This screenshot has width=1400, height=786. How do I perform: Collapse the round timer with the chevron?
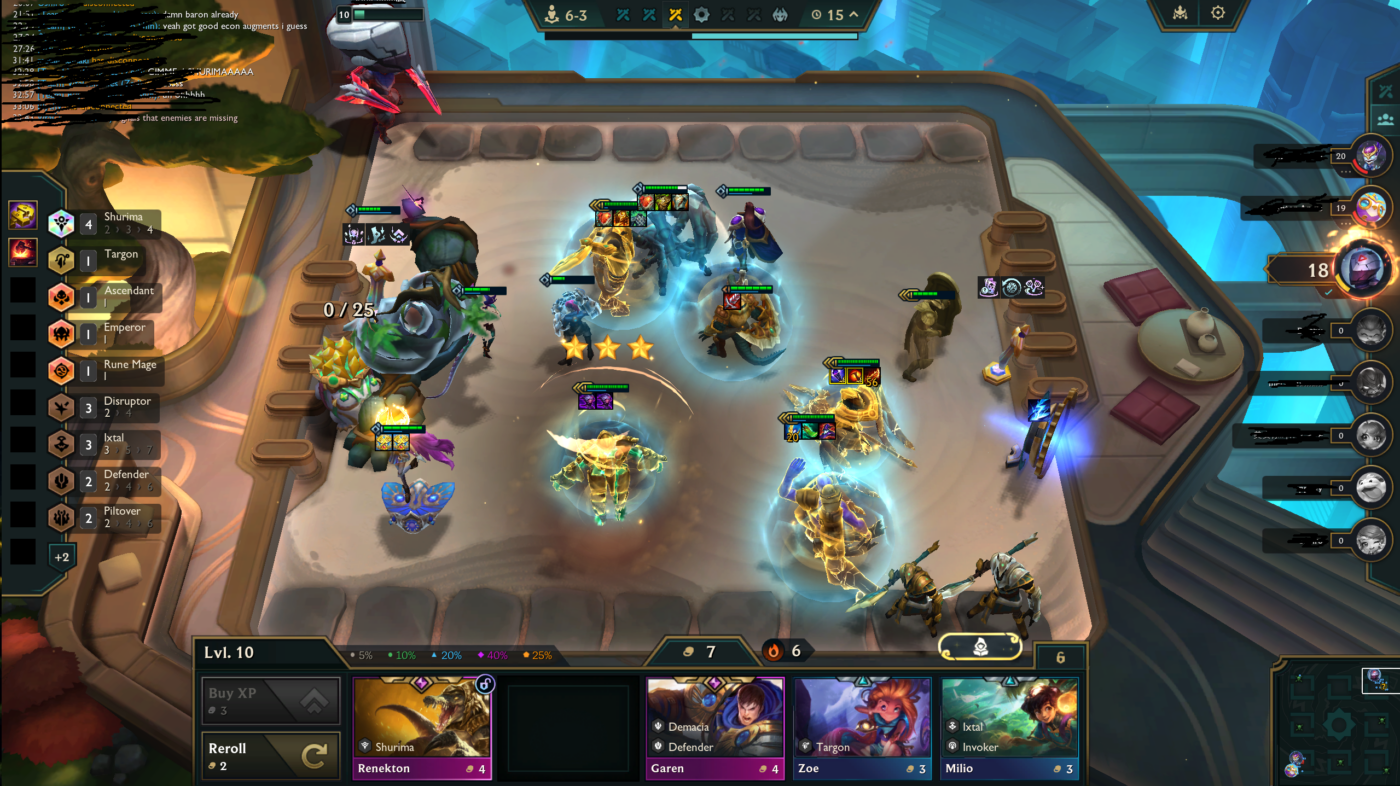click(855, 15)
